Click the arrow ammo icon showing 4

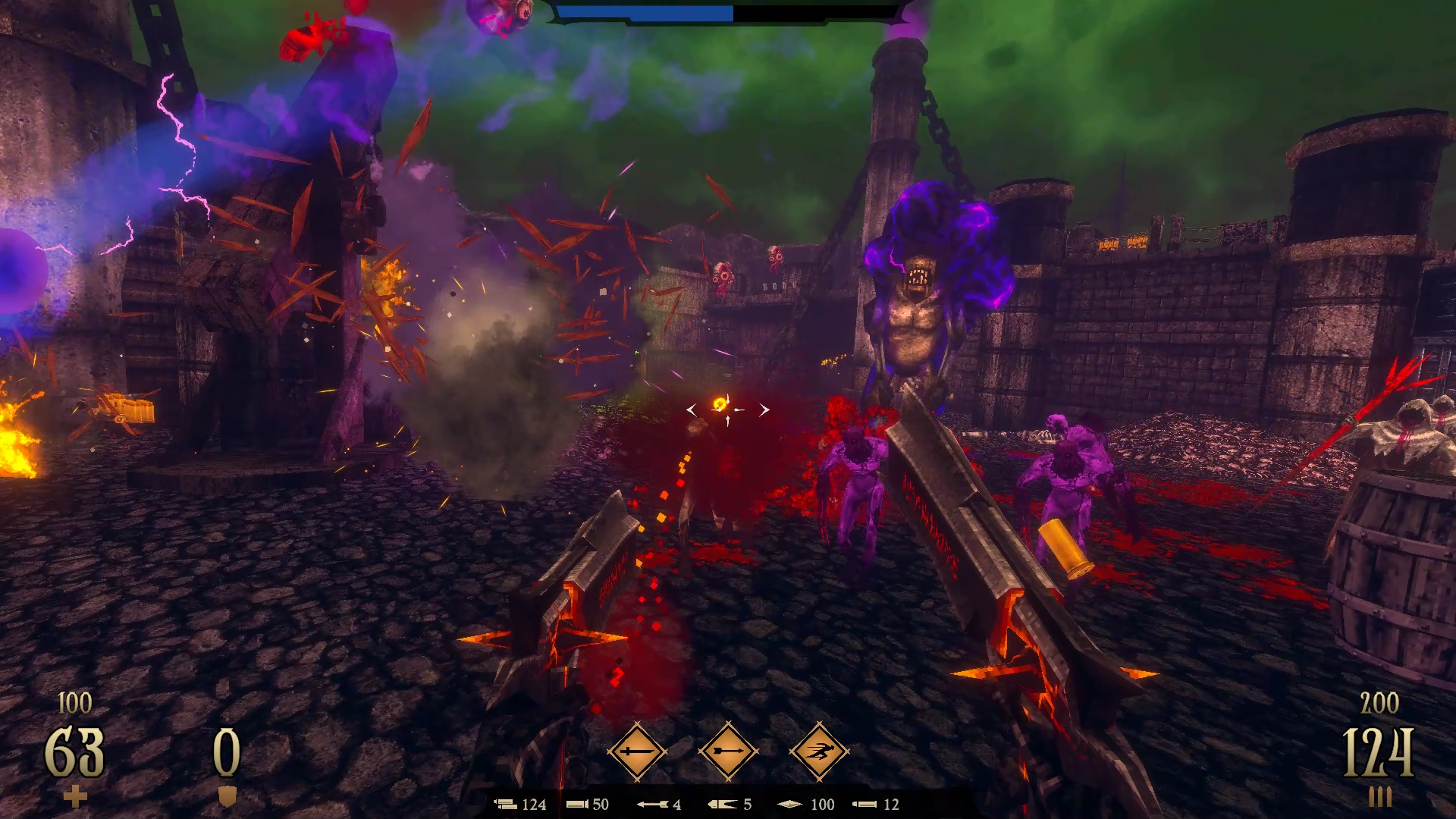pos(654,805)
